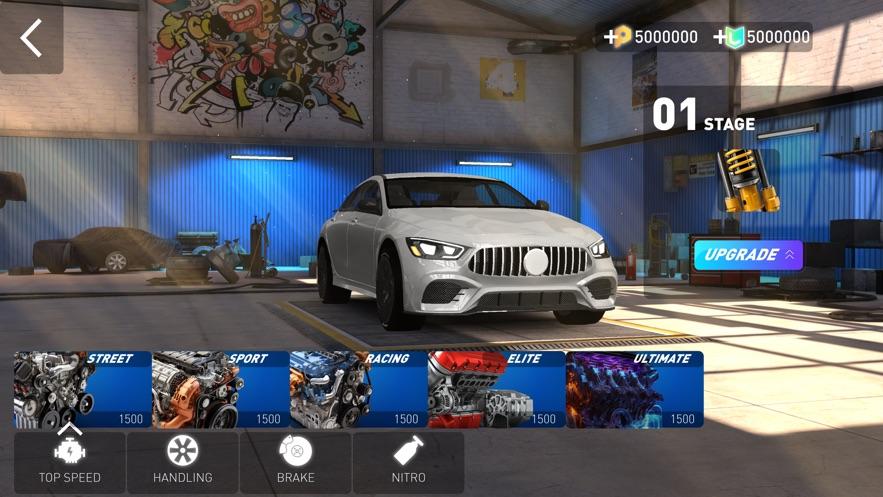Screen dimensions: 883x497
Task: Open the Handling upgrade tab
Action: pyautogui.click(x=182, y=461)
